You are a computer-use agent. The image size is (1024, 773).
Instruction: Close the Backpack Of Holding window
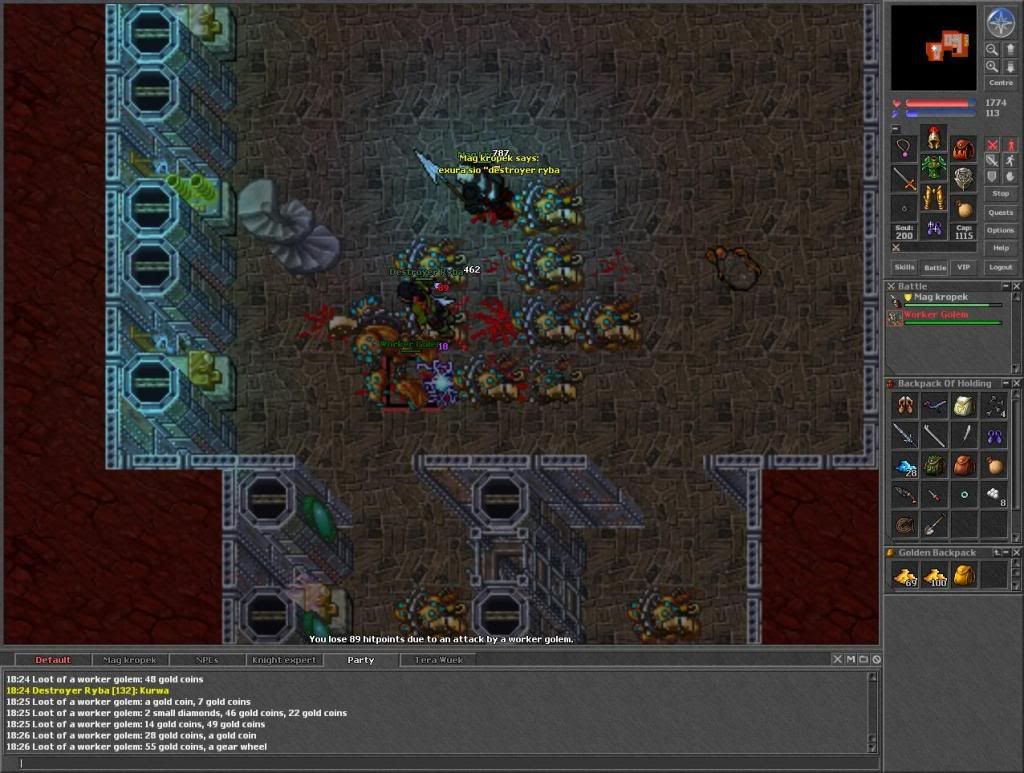pos(1016,383)
